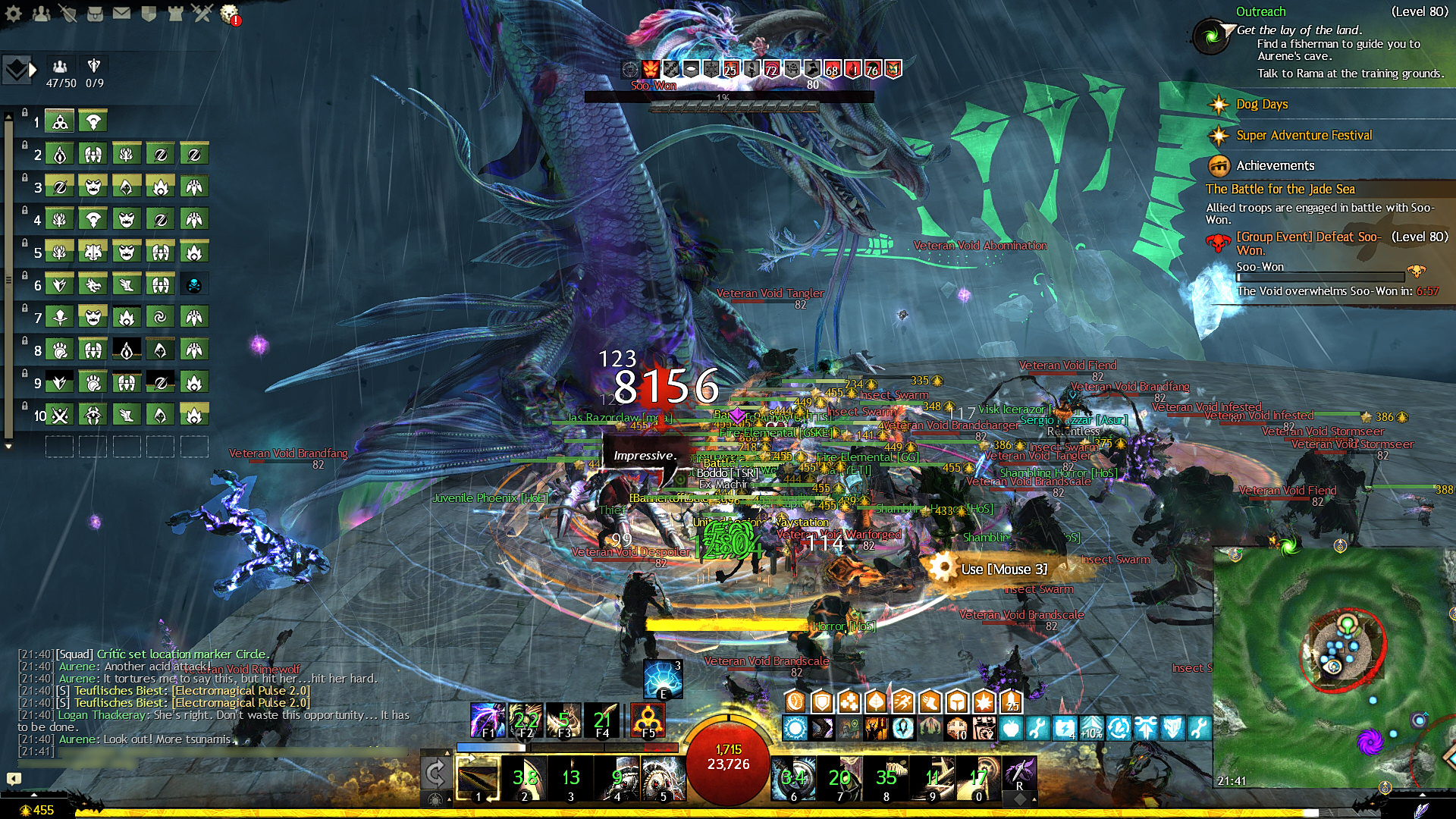Open the gear-shaped Game Menu

[x=13, y=13]
